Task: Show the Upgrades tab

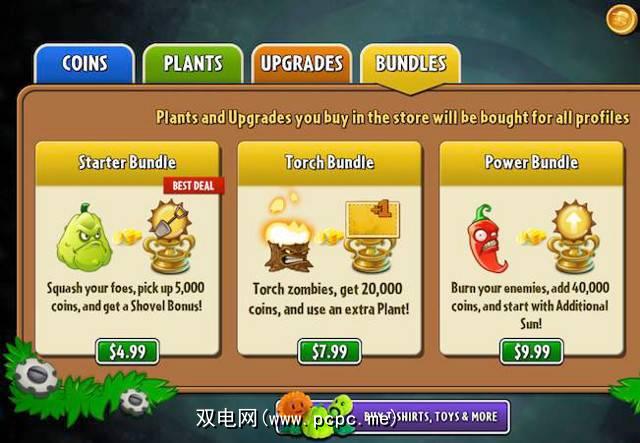Action: 301,64
